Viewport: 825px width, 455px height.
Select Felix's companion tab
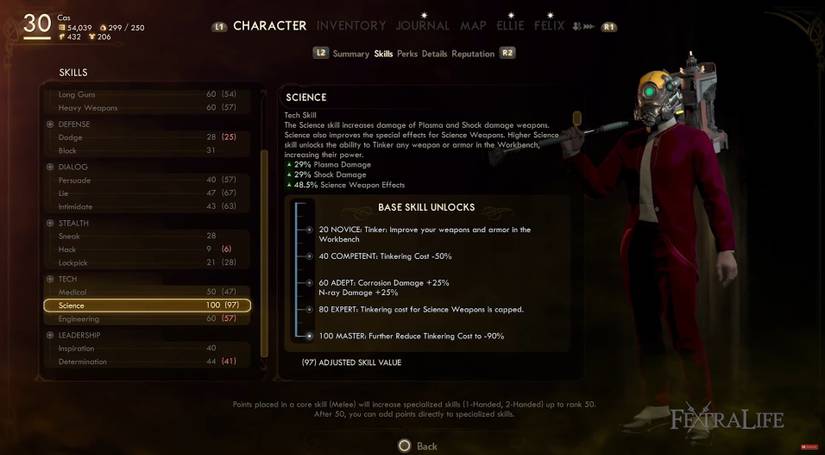point(549,26)
